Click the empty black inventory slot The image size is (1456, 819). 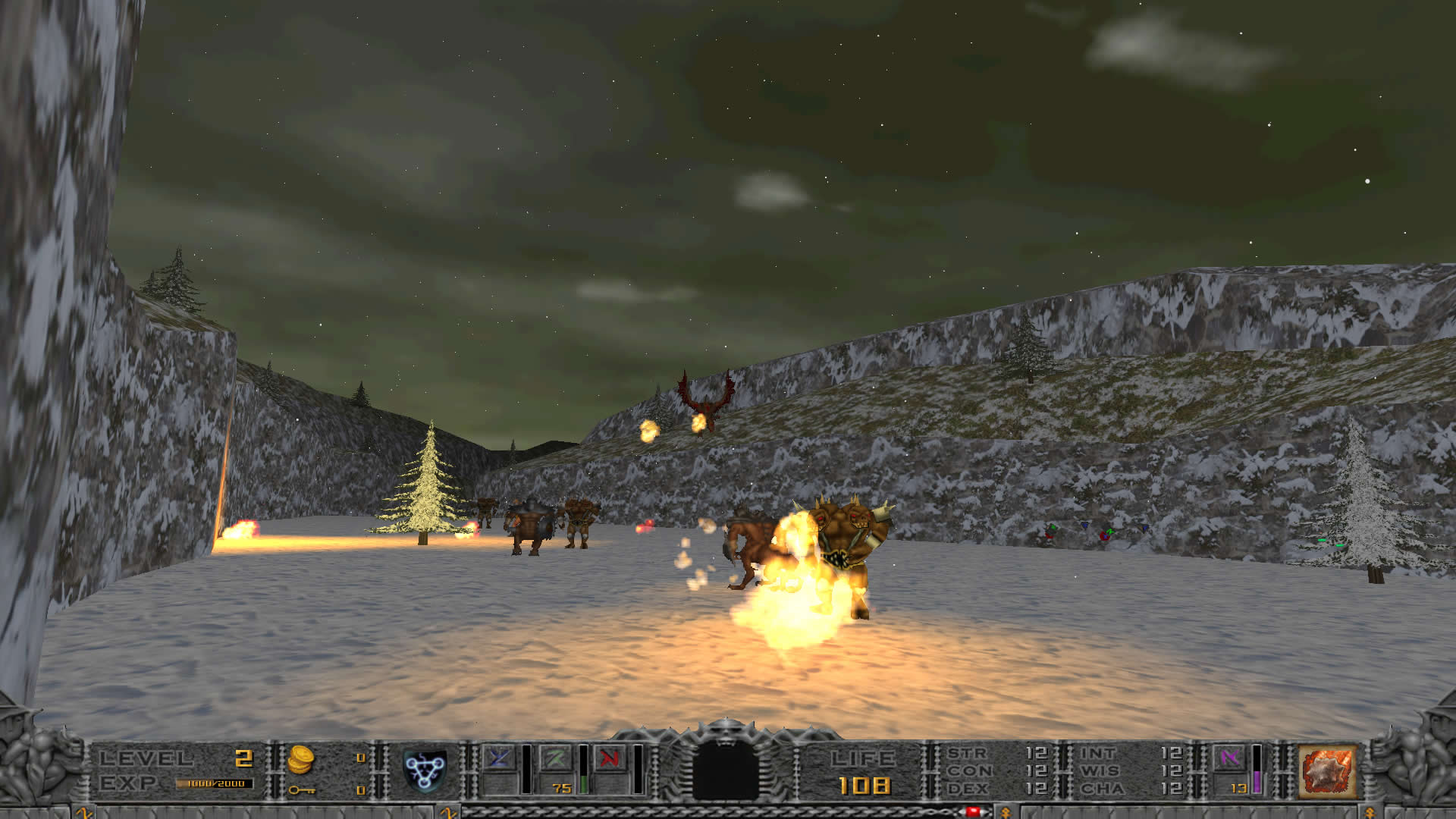(x=726, y=770)
